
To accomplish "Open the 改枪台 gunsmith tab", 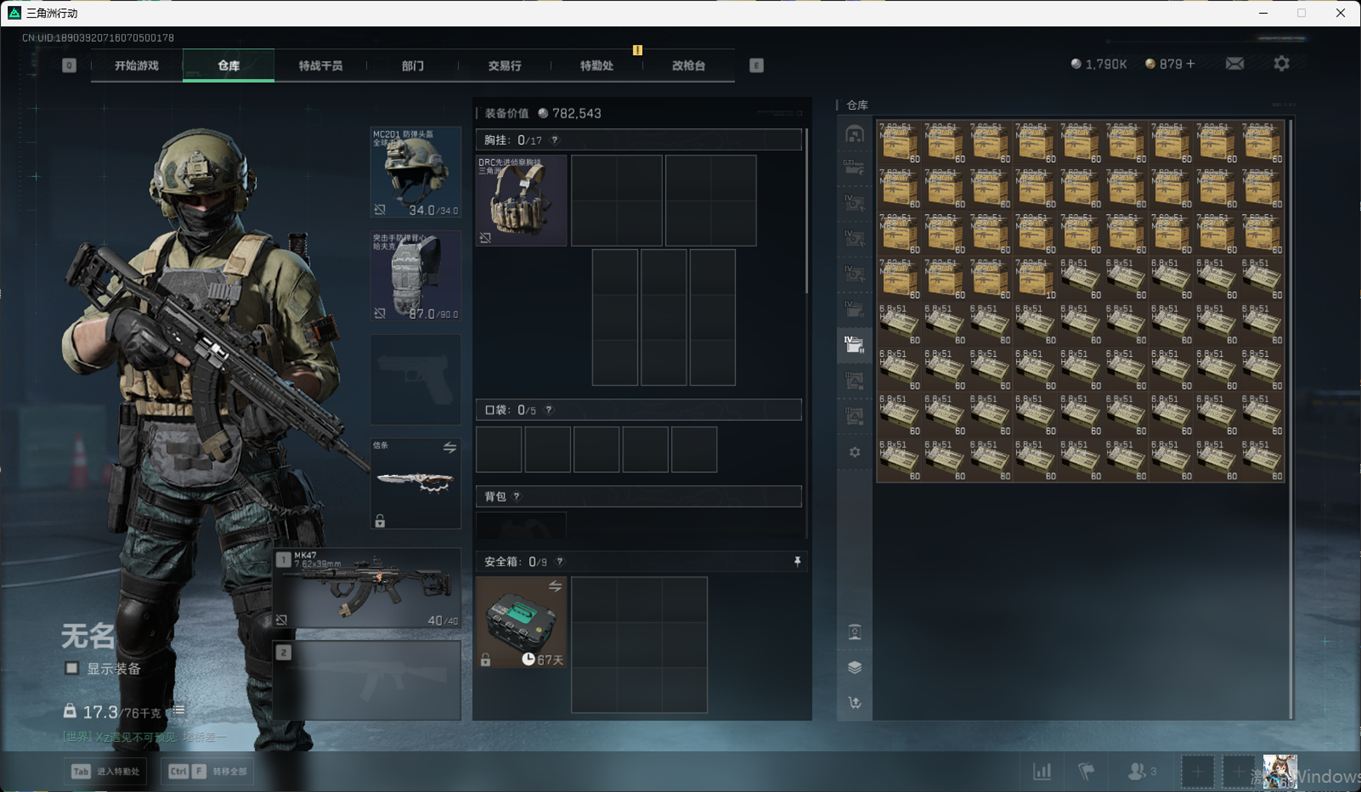I will click(x=688, y=66).
